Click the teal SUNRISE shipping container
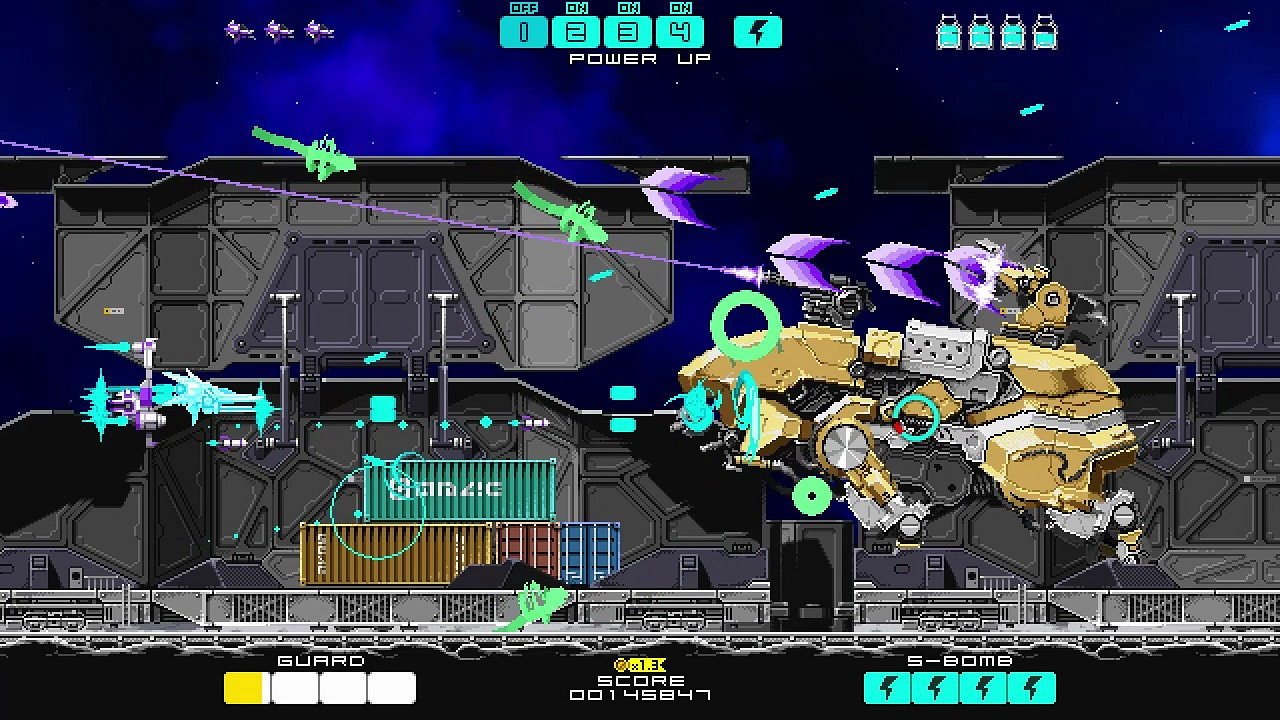Screen dimensions: 1280x720 [x=460, y=491]
